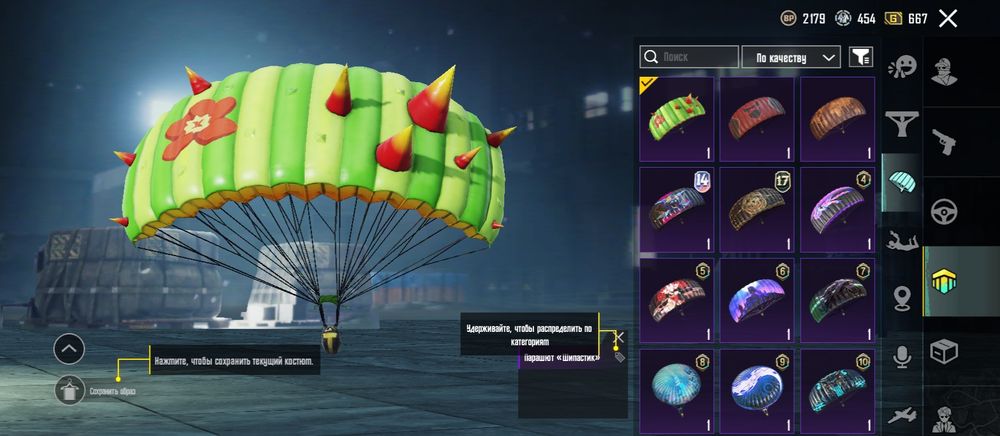The image size is (1000, 436).
Task: Close the parachute name tooltip
Action: pyautogui.click(x=619, y=337)
